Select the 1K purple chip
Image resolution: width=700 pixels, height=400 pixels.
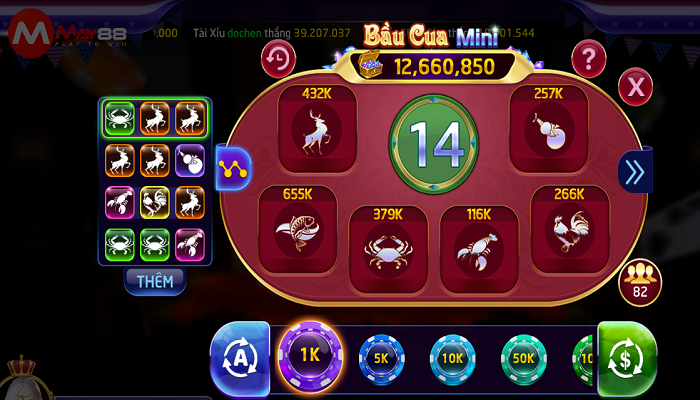[310, 357]
